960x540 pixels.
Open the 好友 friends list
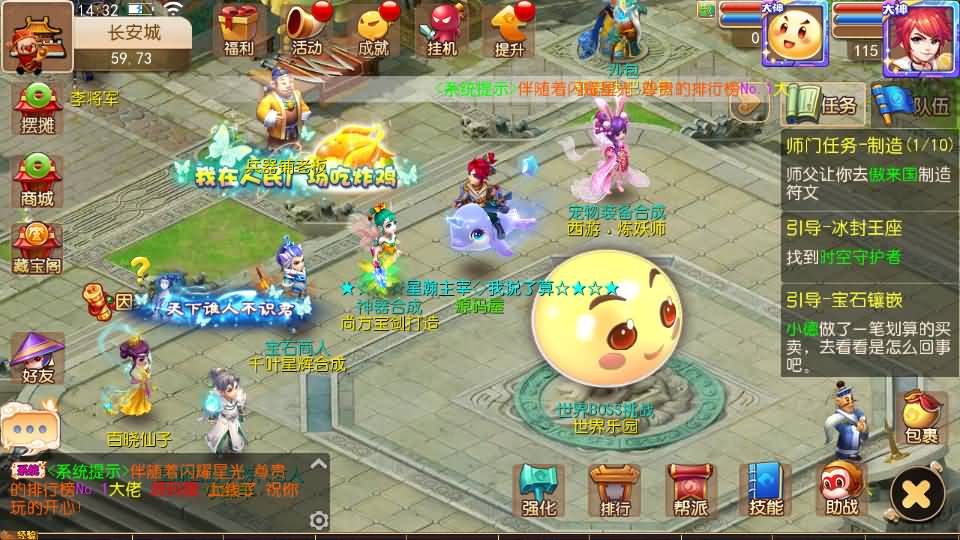pos(37,358)
